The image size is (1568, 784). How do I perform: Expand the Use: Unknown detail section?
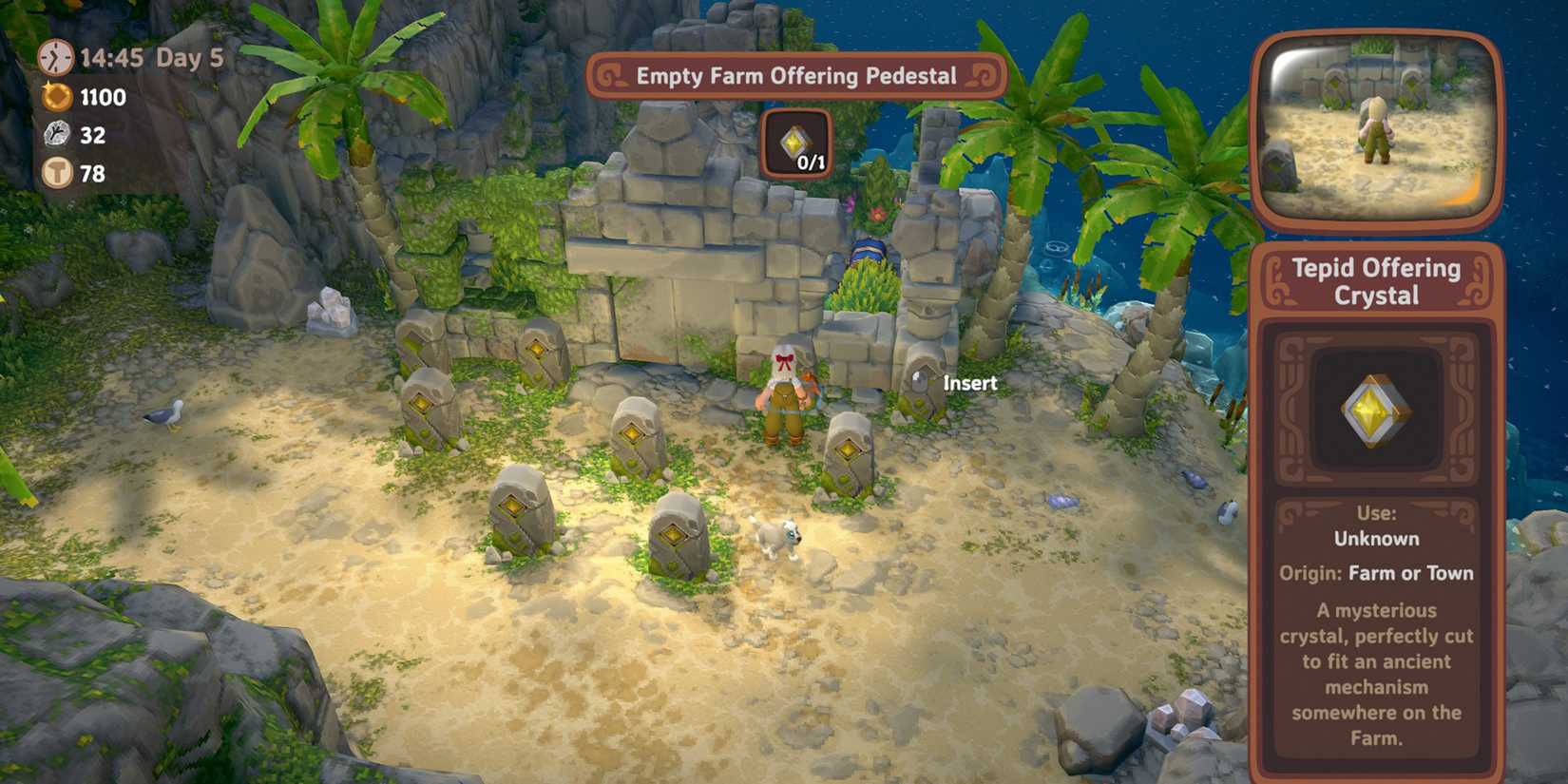tap(1375, 525)
